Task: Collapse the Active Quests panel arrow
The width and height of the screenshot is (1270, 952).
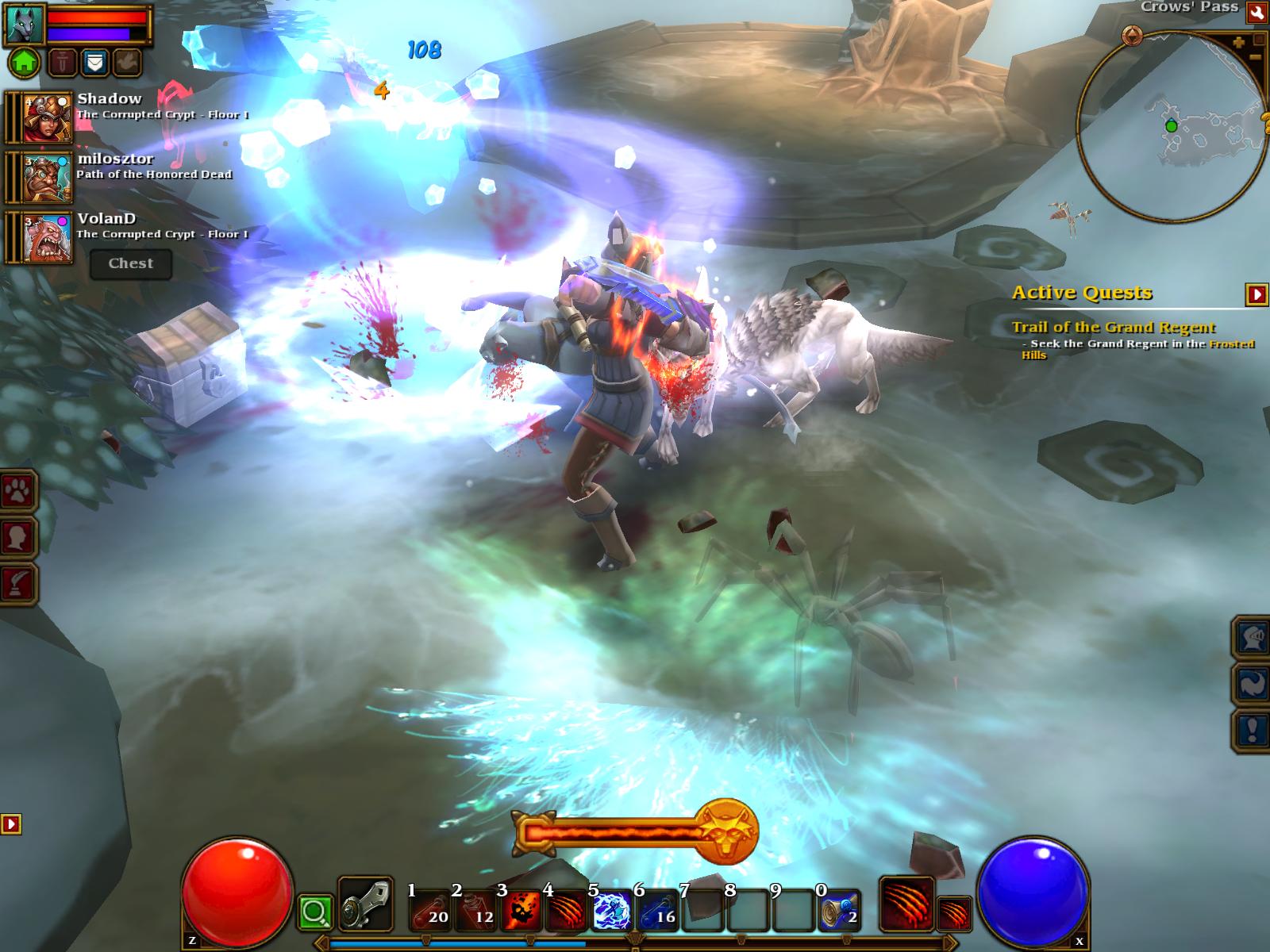Action: [1257, 294]
